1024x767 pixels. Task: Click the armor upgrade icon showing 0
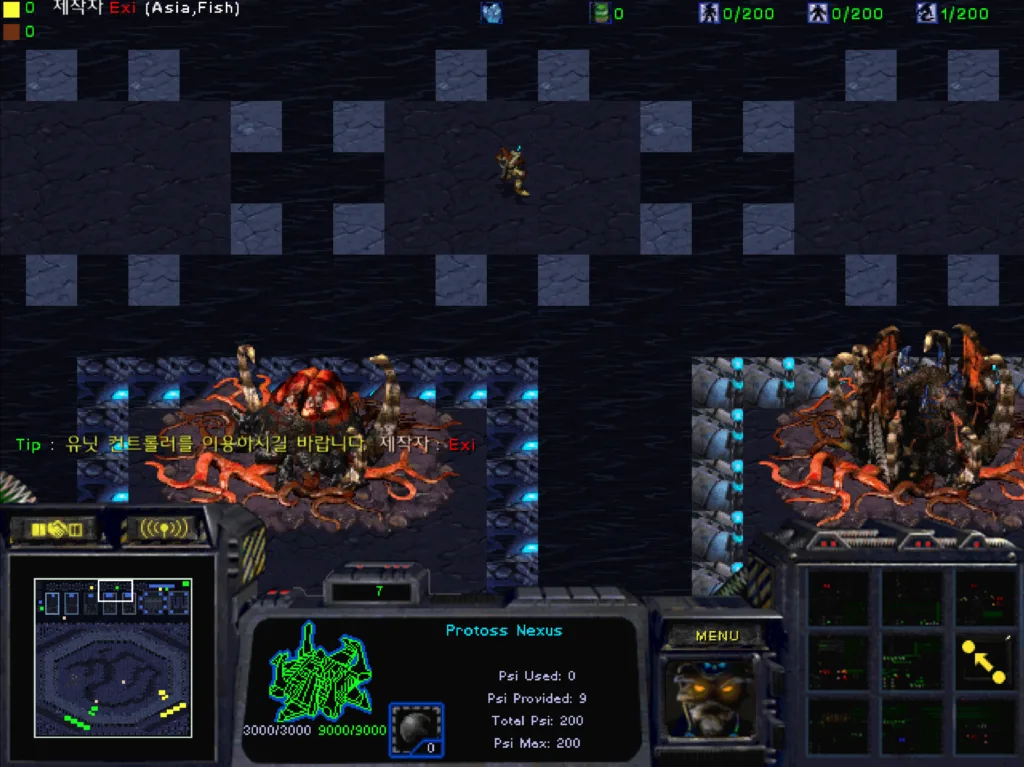point(416,730)
